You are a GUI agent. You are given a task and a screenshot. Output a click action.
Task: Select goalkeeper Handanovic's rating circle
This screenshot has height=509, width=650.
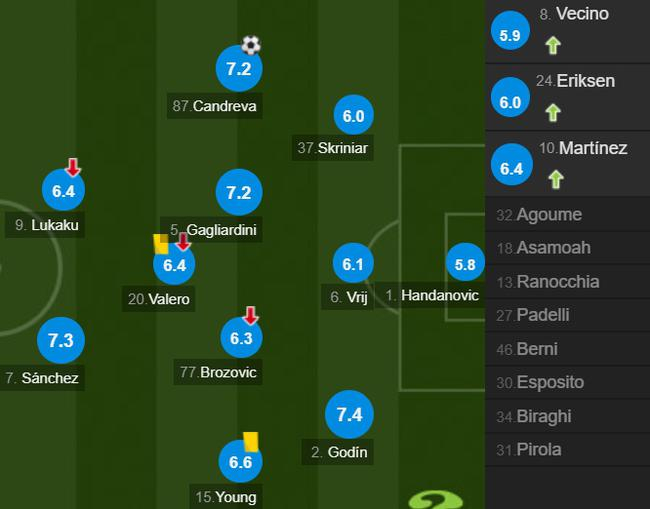(x=465, y=265)
